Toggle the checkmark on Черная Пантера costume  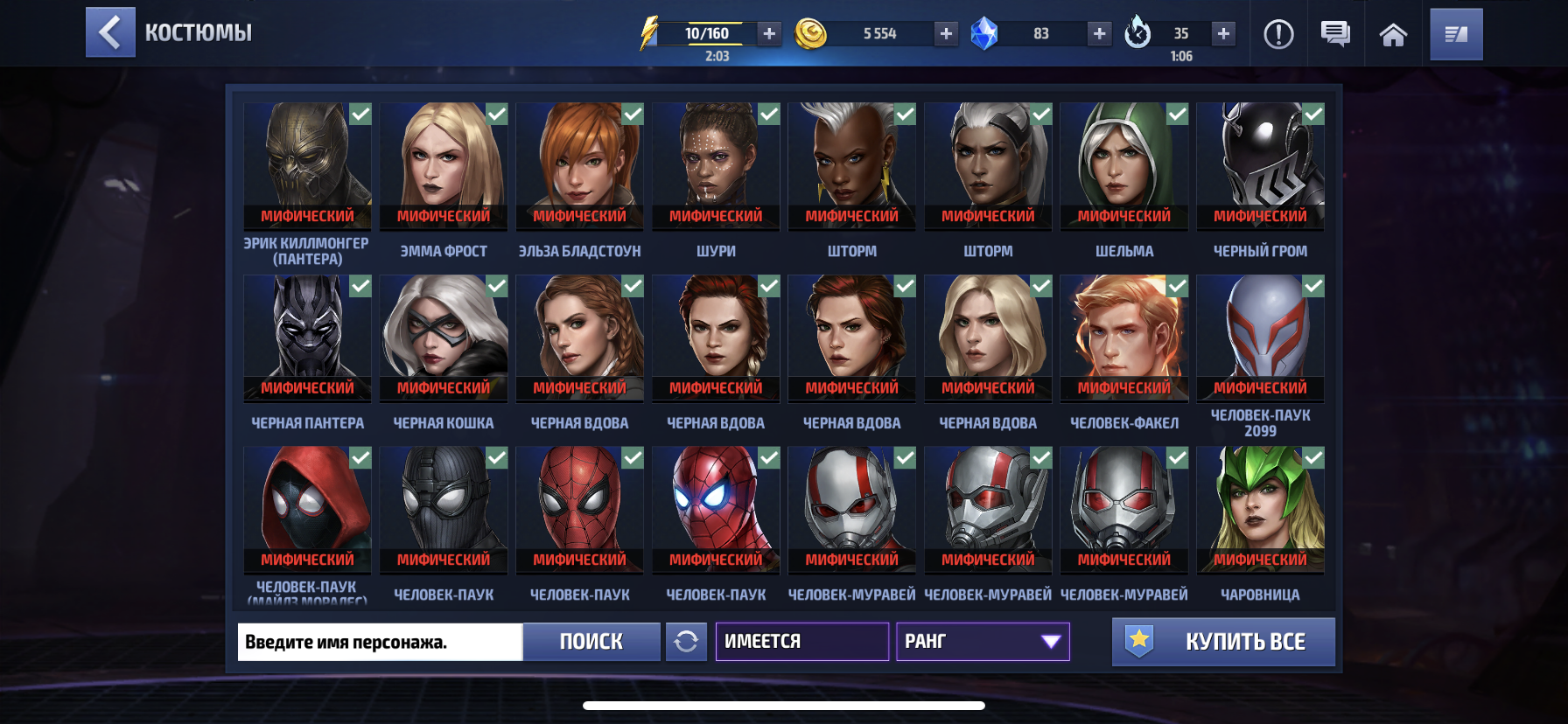360,285
